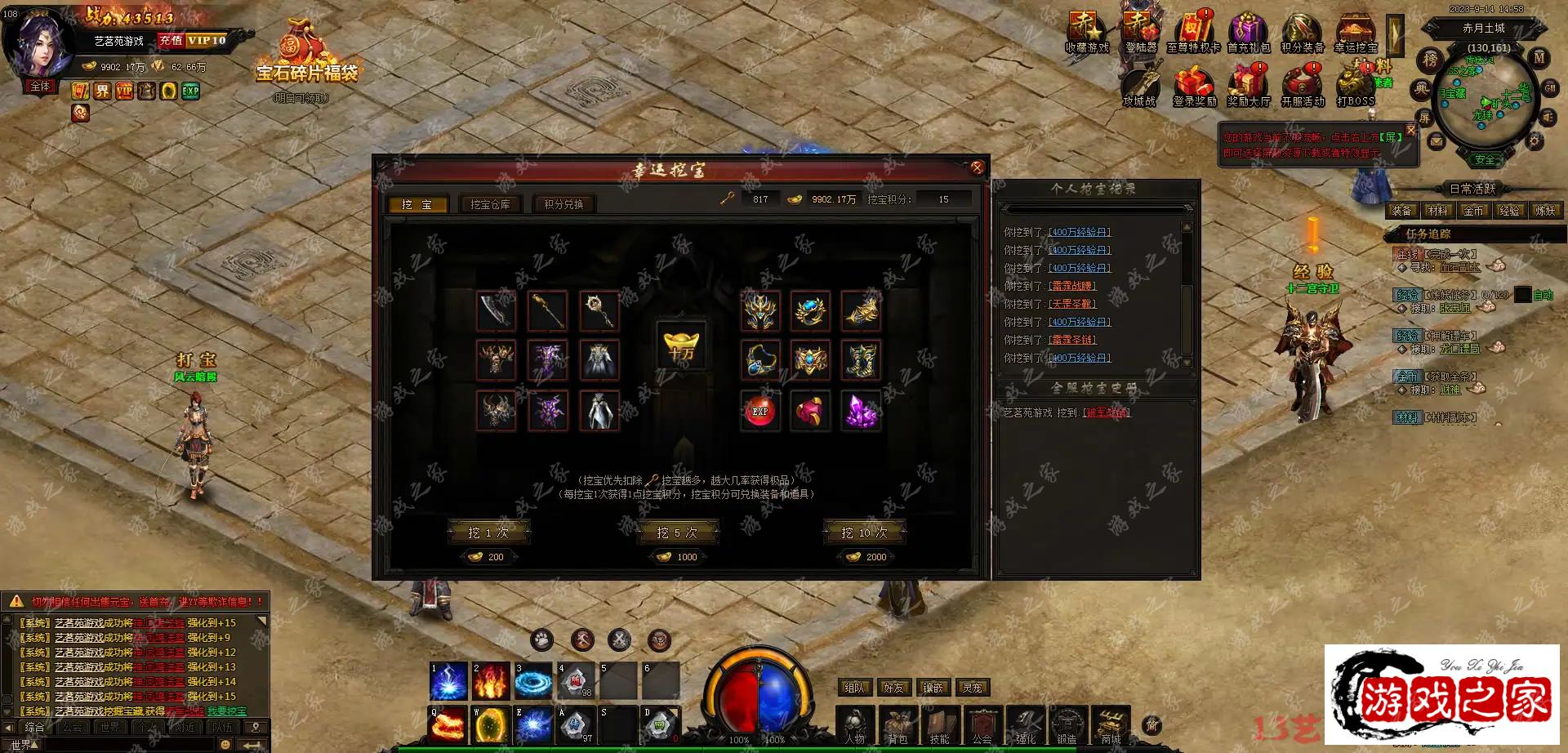
Task: Open the 商城 shop icon
Action: click(1111, 726)
